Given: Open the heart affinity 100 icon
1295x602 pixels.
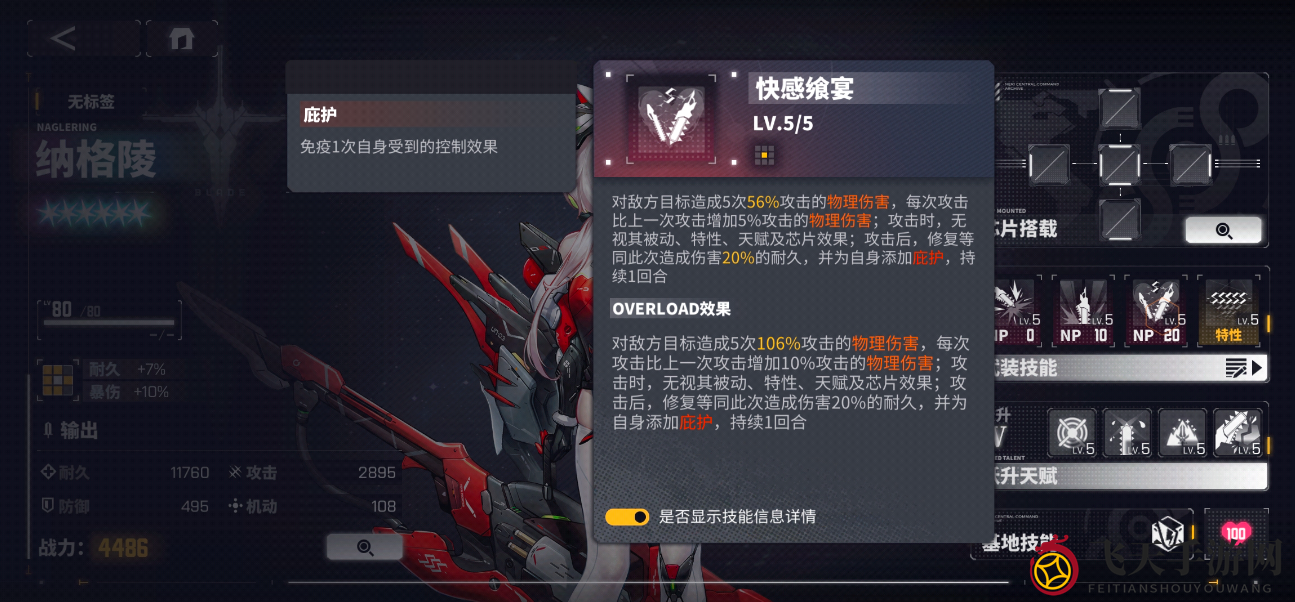Looking at the screenshot, I should pyautogui.click(x=1235, y=534).
